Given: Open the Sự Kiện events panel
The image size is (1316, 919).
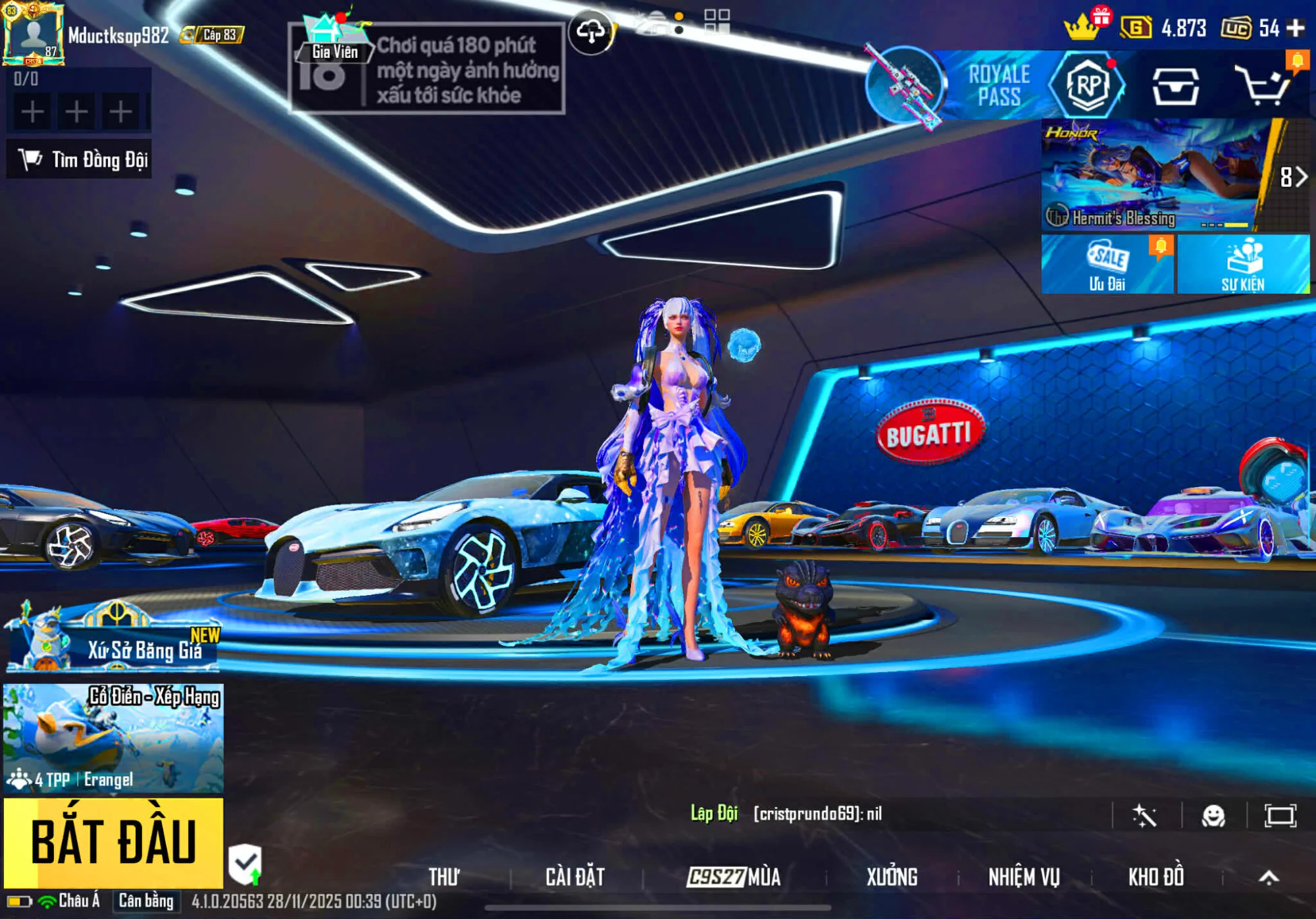Looking at the screenshot, I should pyautogui.click(x=1242, y=265).
